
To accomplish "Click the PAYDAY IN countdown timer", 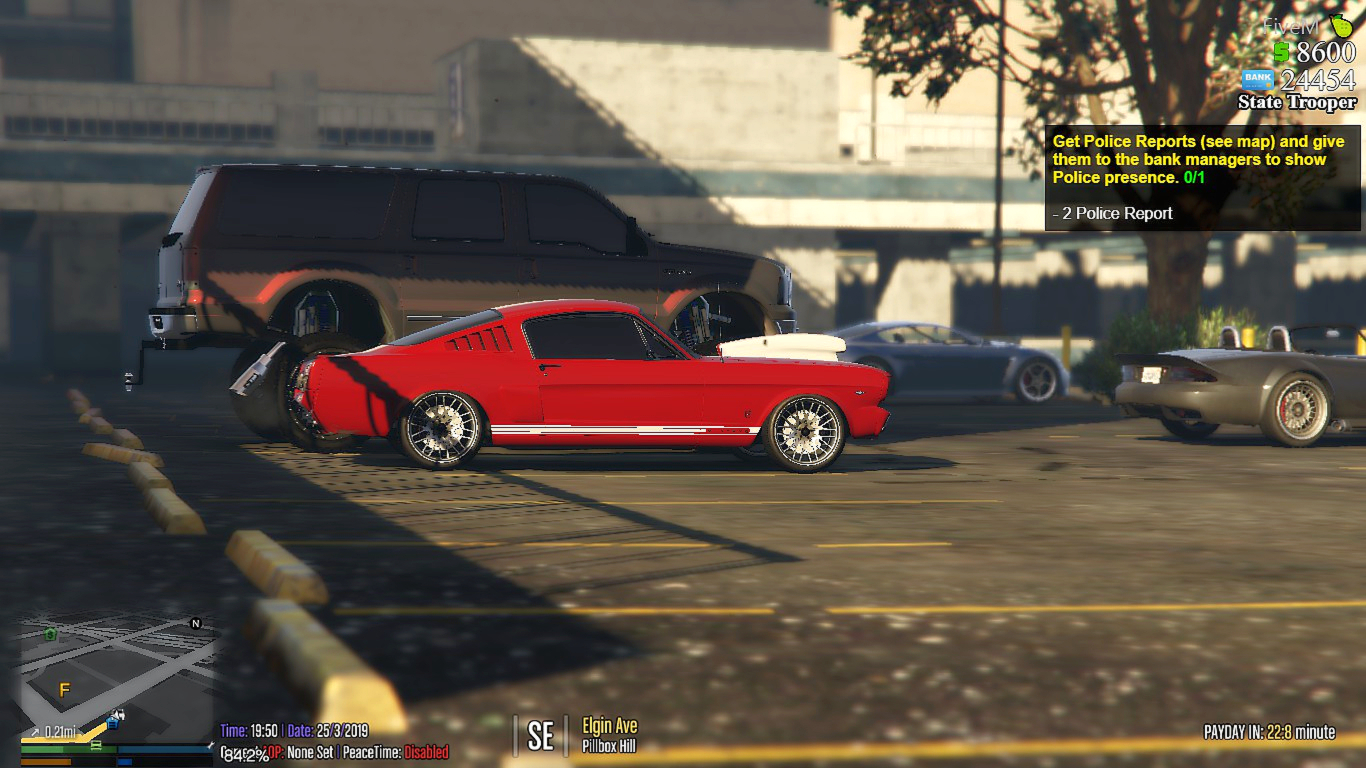I will click(x=1269, y=730).
